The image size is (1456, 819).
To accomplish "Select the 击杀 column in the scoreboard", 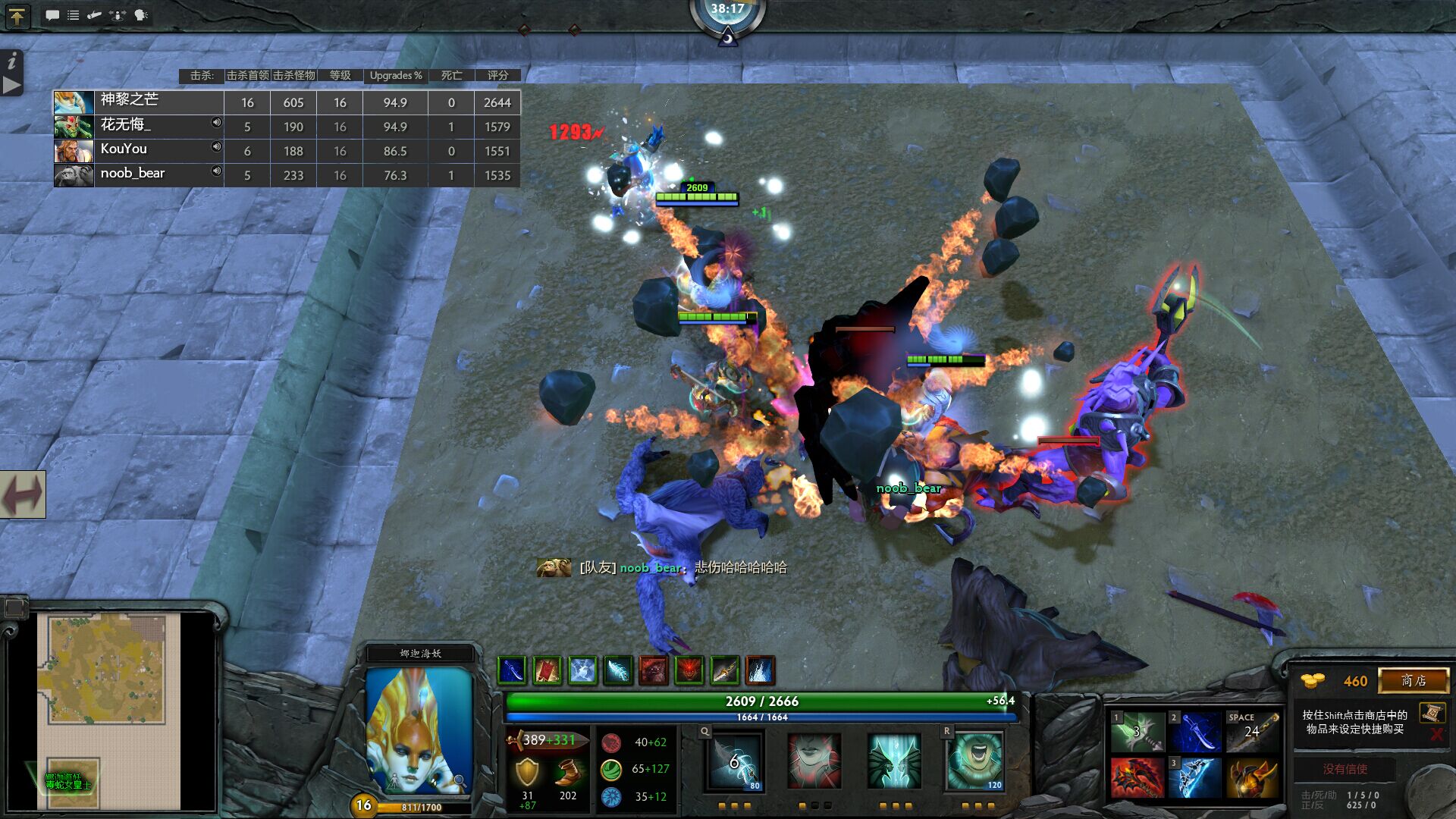I will (201, 75).
